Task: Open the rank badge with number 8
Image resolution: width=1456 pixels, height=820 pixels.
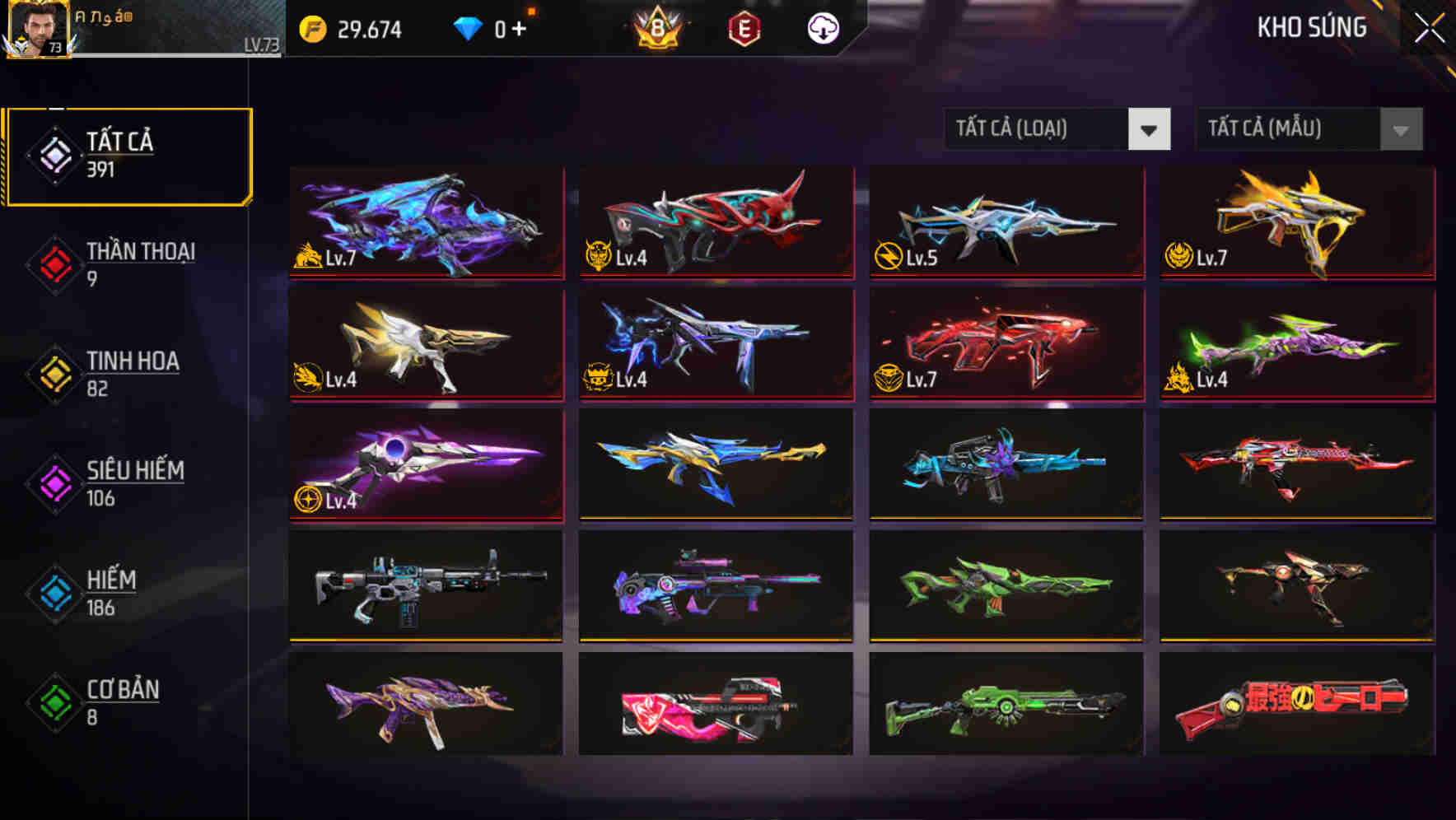Action: [653, 30]
